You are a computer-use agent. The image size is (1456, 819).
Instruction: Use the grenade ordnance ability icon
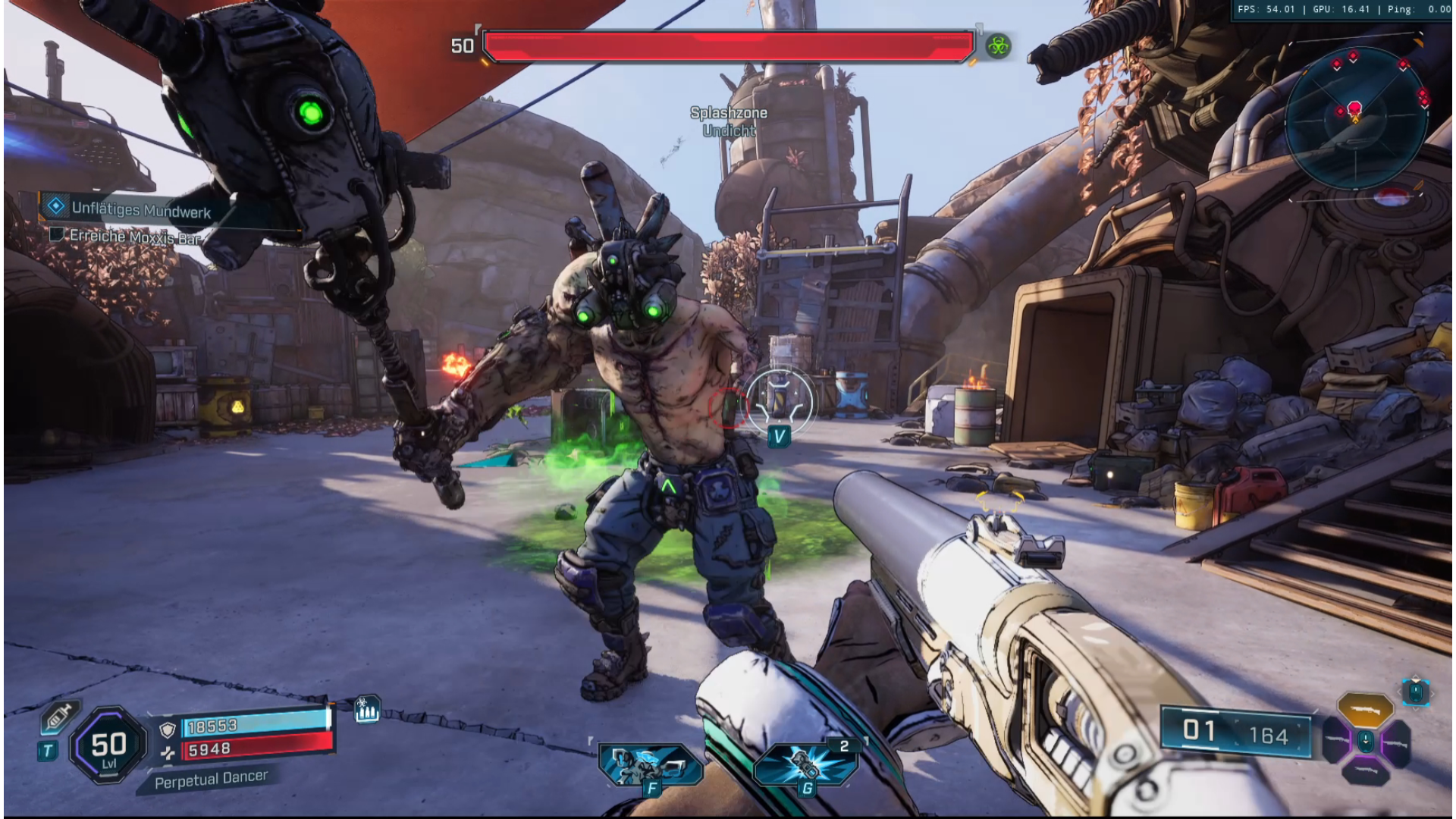tap(805, 764)
